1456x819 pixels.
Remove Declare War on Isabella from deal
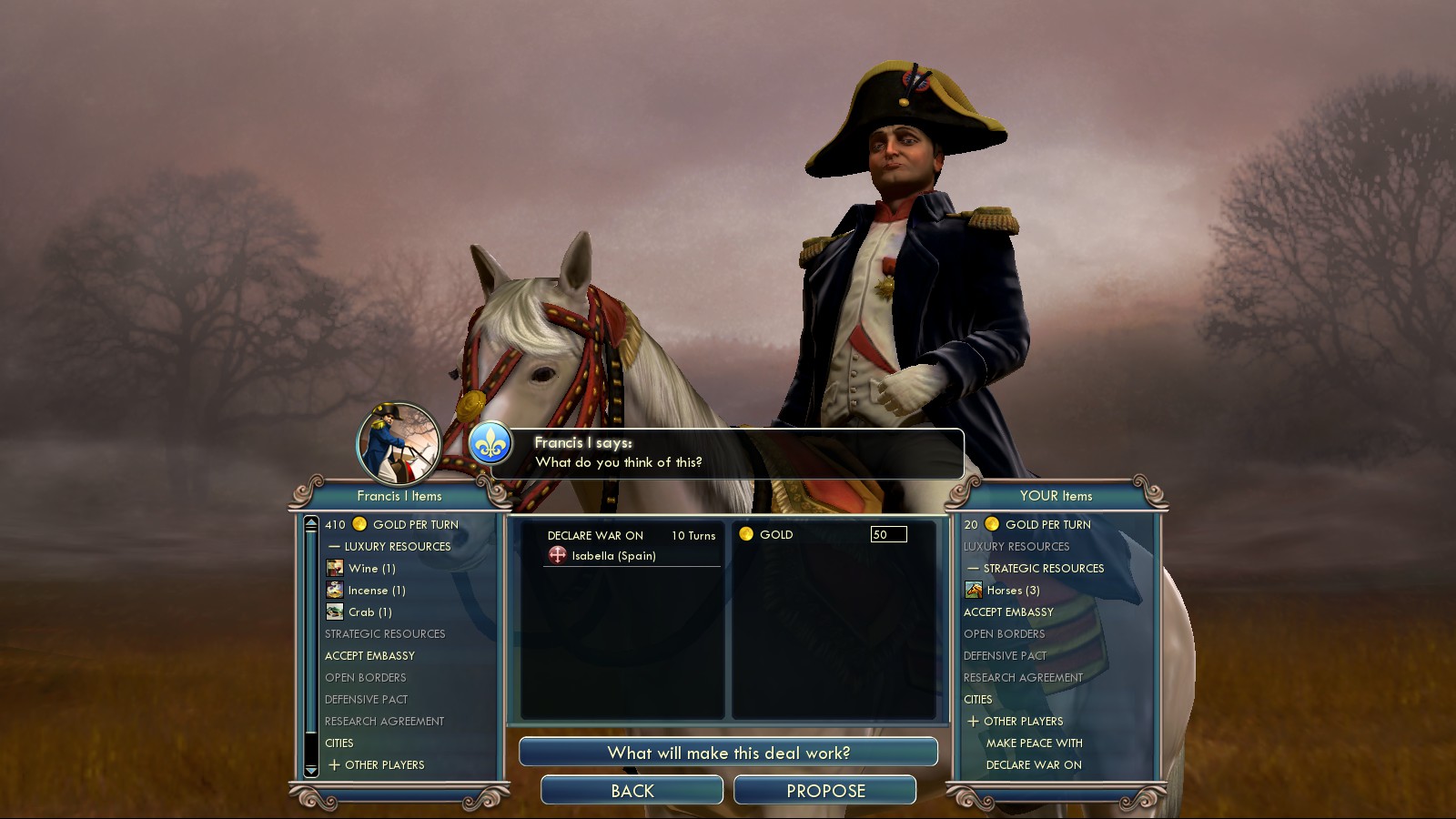613,555
